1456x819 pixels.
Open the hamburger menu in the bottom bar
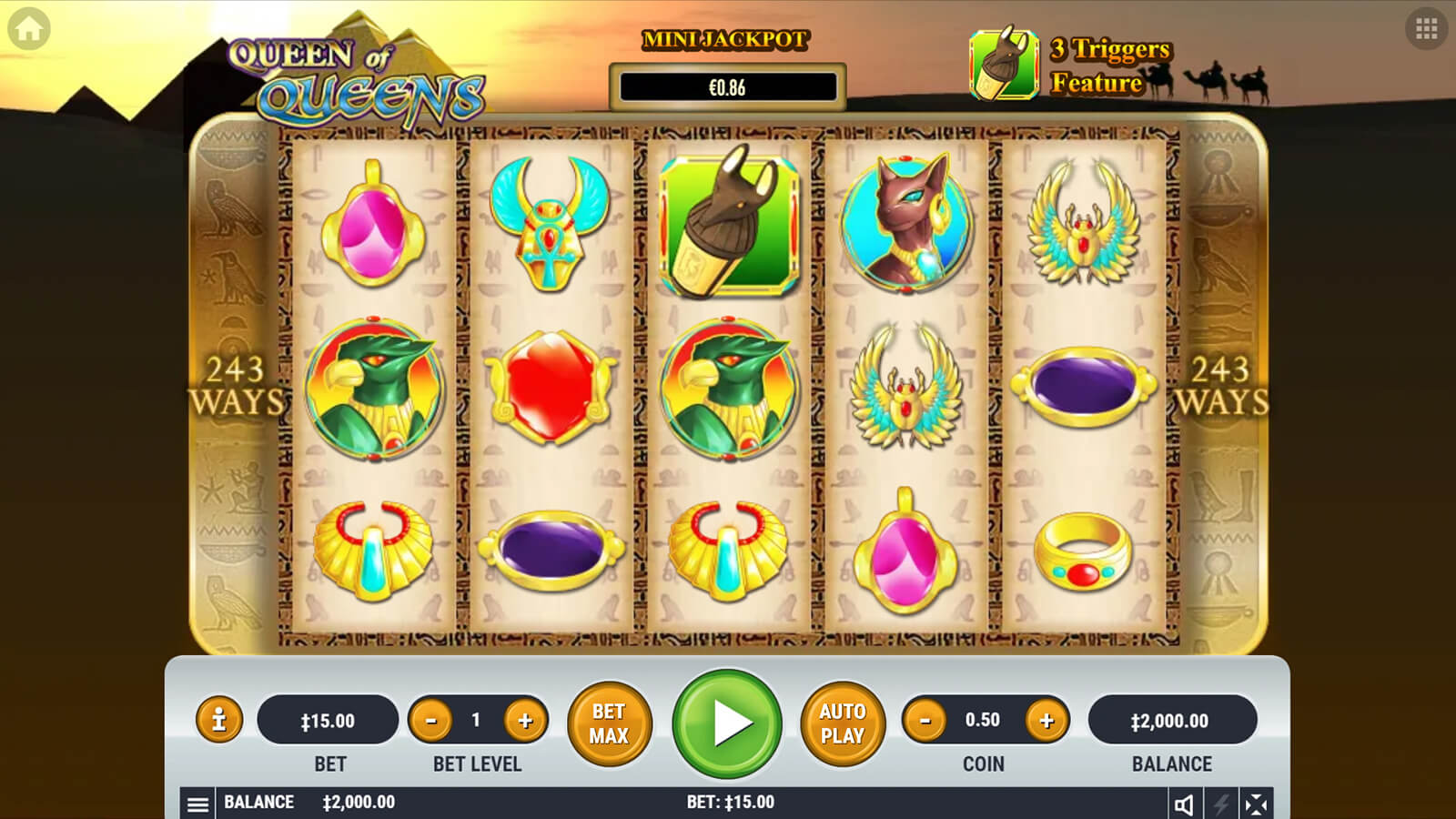pos(197,804)
